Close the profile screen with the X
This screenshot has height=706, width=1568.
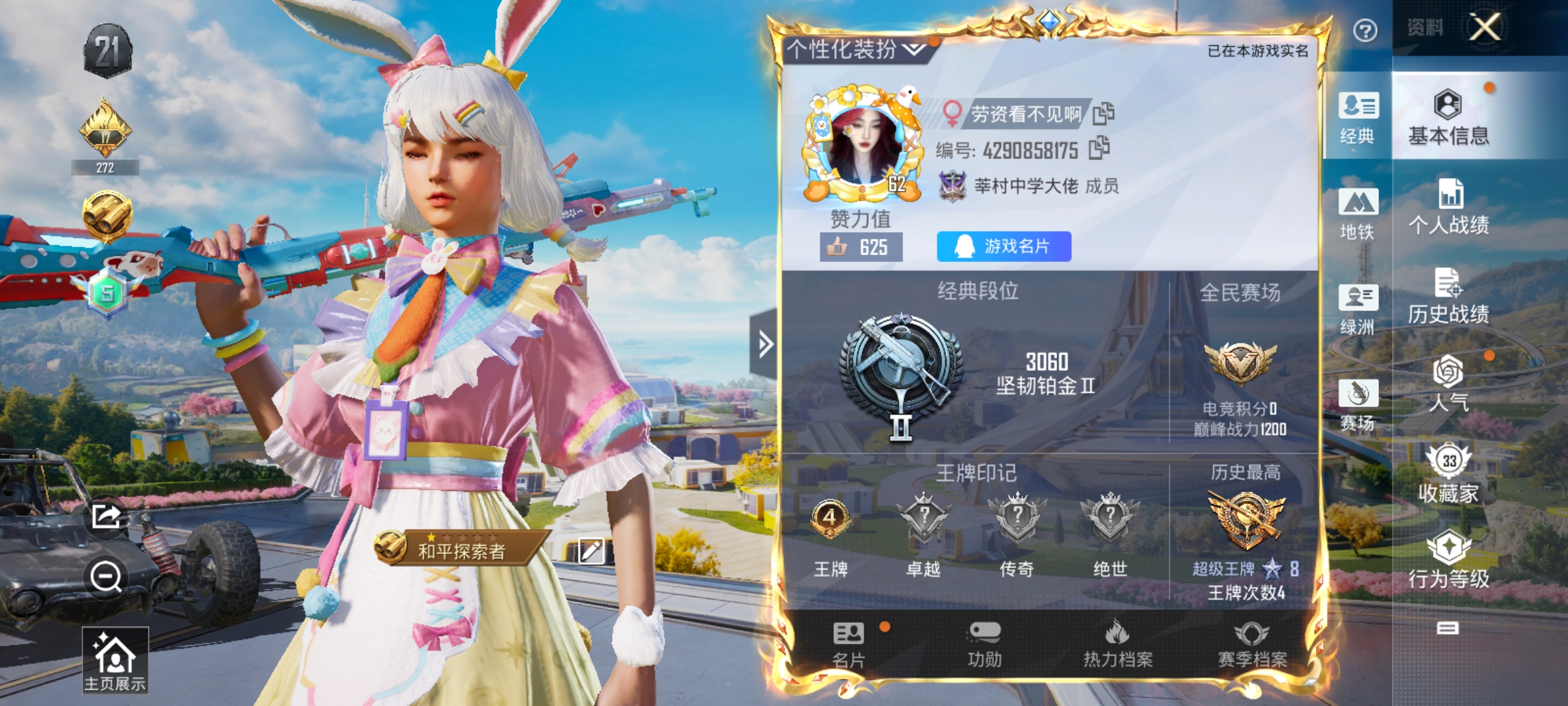pos(1484,27)
